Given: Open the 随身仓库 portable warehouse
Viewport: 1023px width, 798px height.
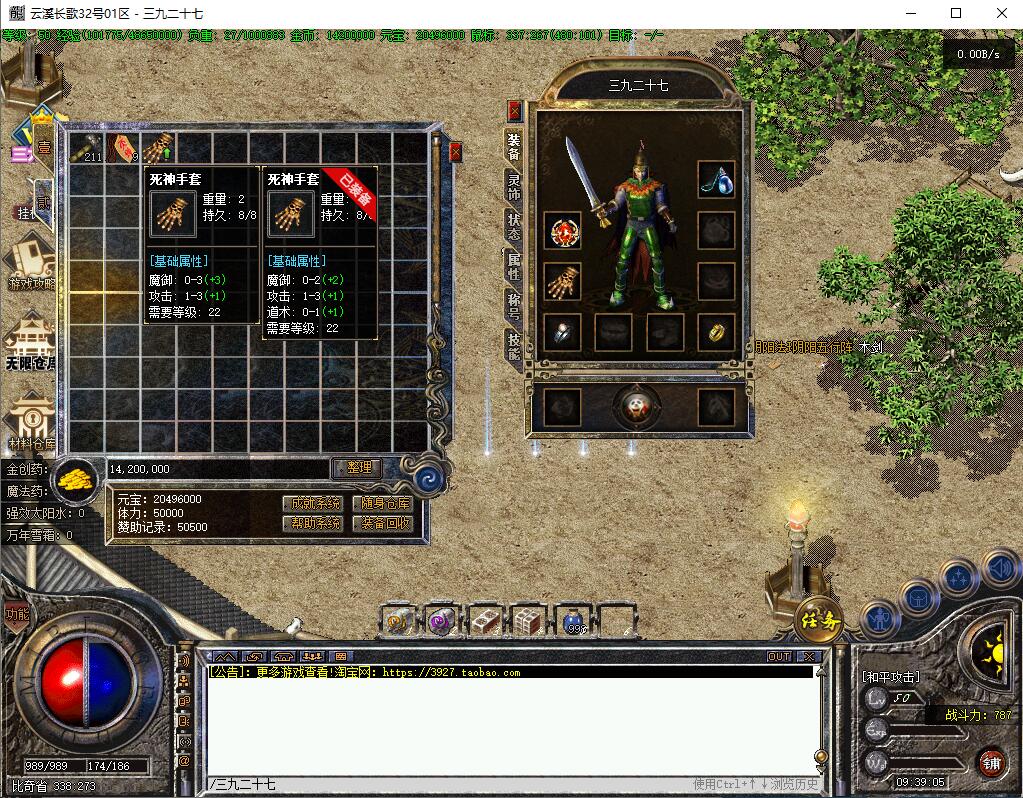Looking at the screenshot, I should [x=381, y=503].
